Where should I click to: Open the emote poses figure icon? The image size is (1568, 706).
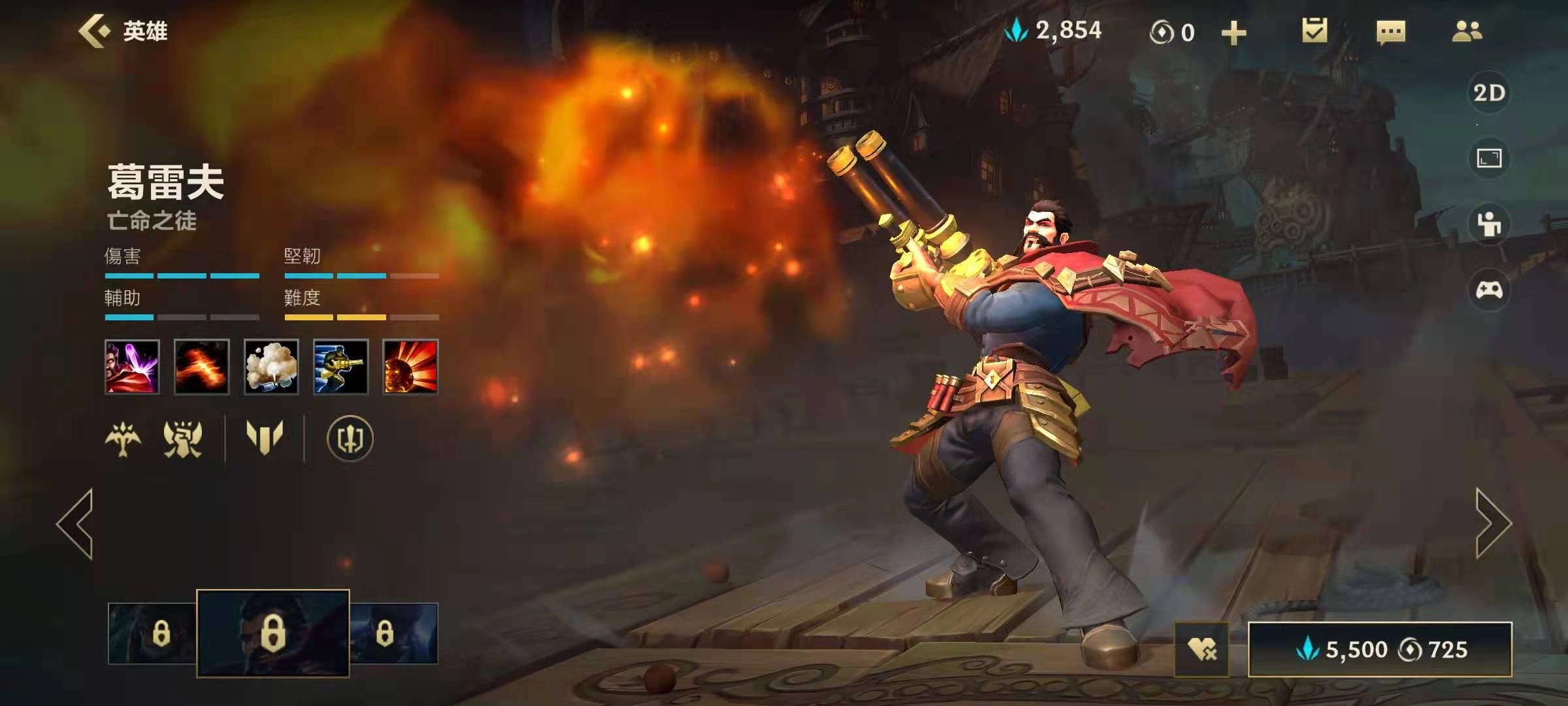[1489, 224]
